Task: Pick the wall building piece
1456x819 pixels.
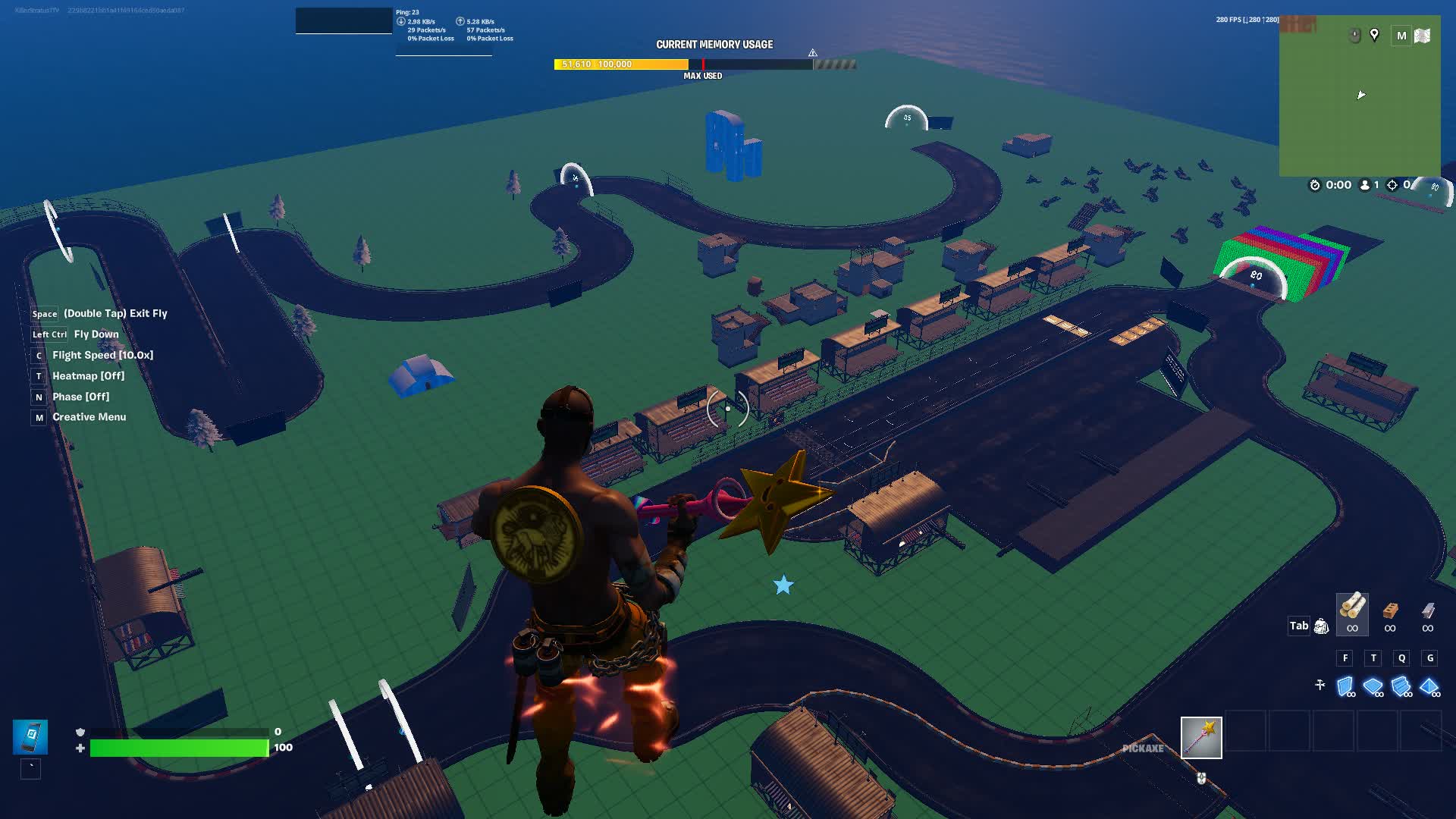Action: [x=1345, y=686]
